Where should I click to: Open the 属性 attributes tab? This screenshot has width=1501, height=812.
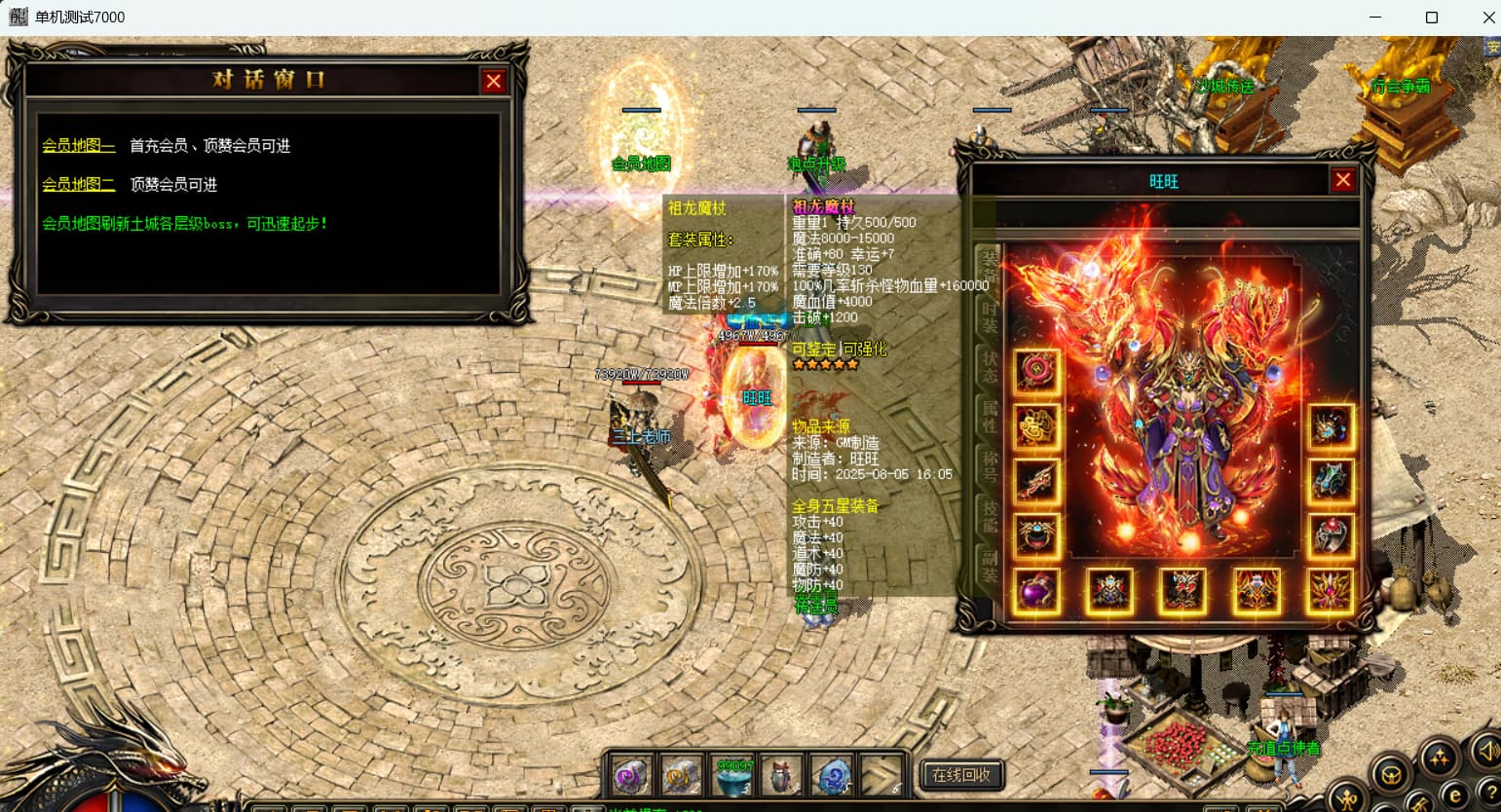pos(989,417)
